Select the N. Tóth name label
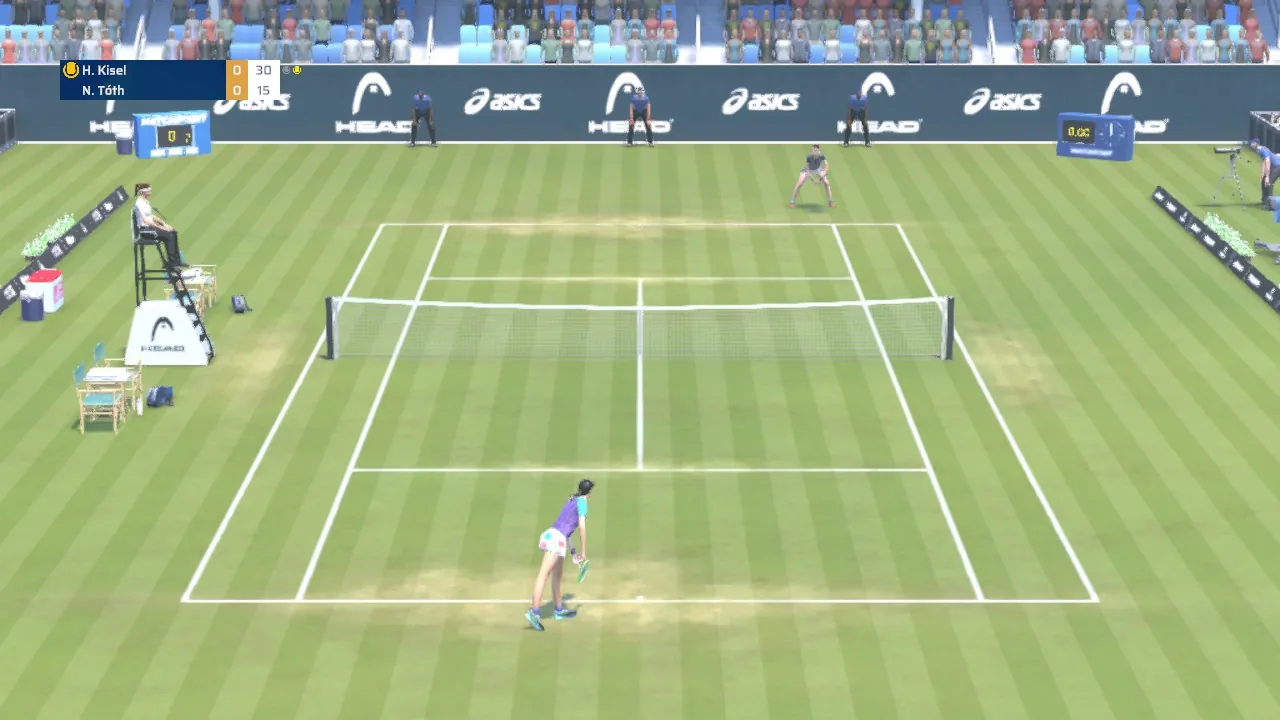 [x=103, y=90]
